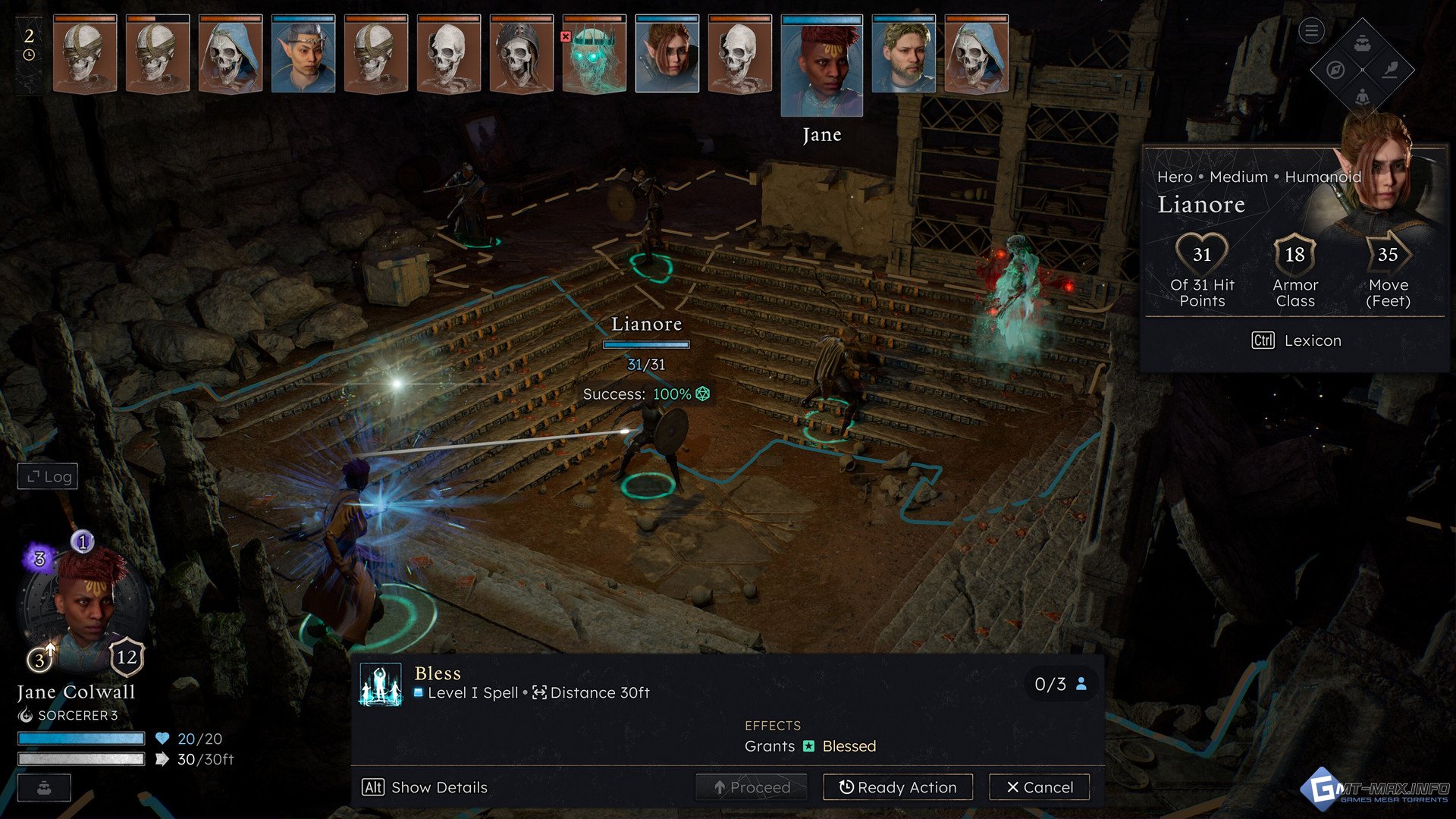Open the compass map quadrant

pos(1336,70)
